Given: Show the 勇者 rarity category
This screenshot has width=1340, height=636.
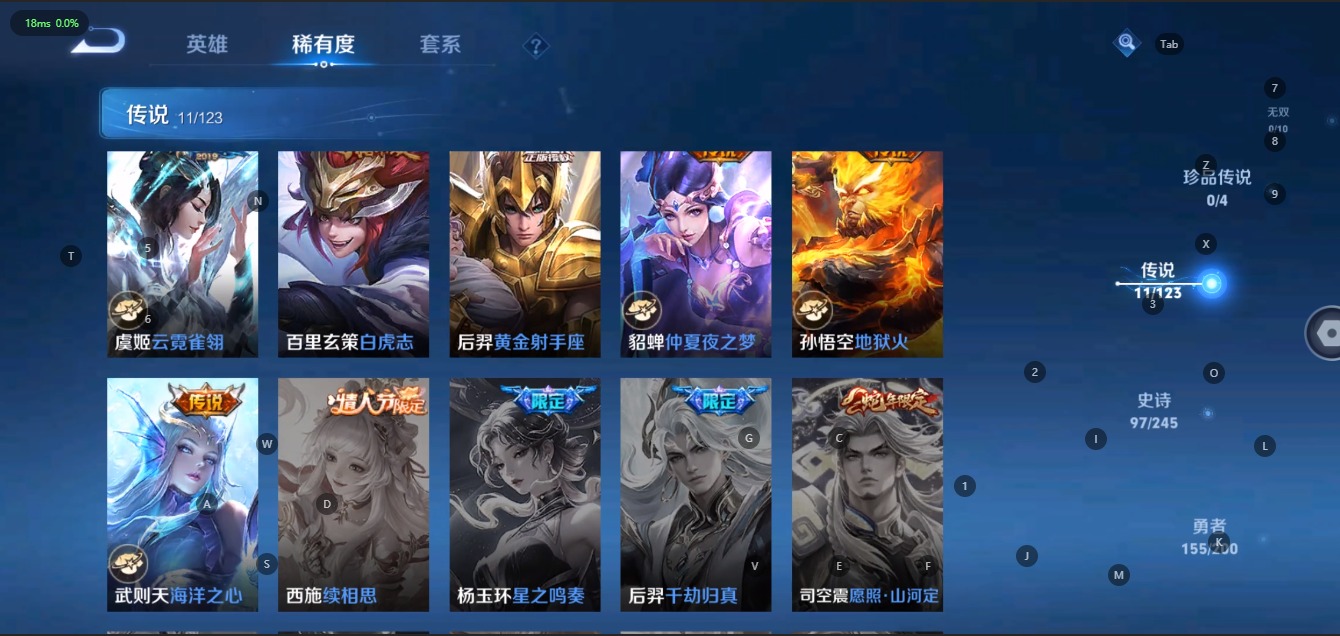Looking at the screenshot, I should point(1209,536).
